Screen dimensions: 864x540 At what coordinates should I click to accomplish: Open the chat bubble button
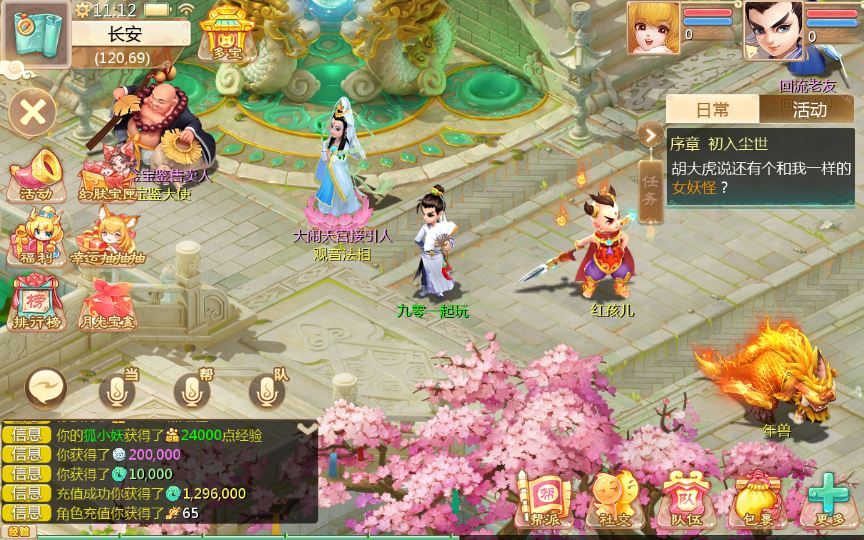pyautogui.click(x=46, y=387)
